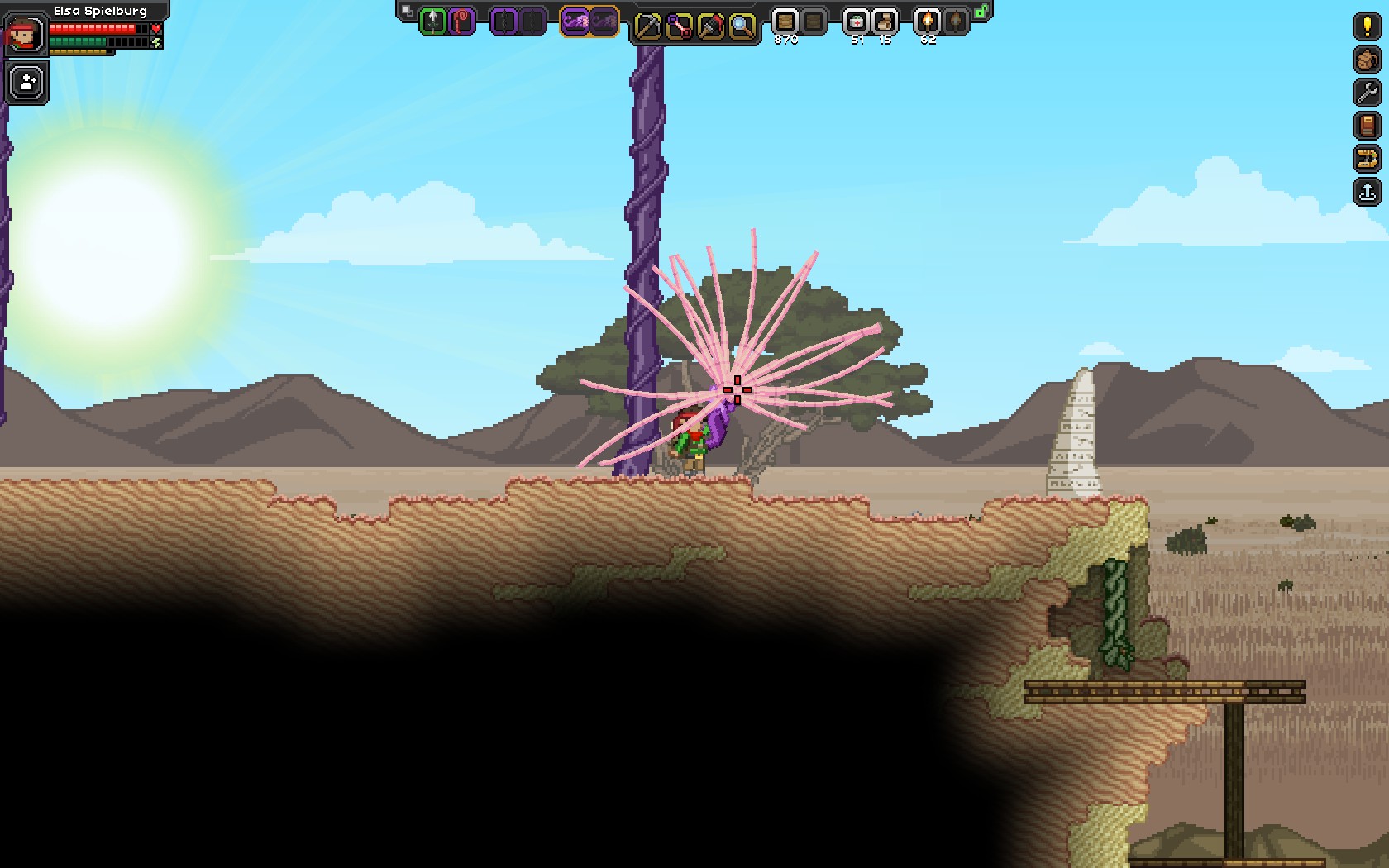Select the bandage hotbar slot
1389x868 pixels.
[885, 21]
